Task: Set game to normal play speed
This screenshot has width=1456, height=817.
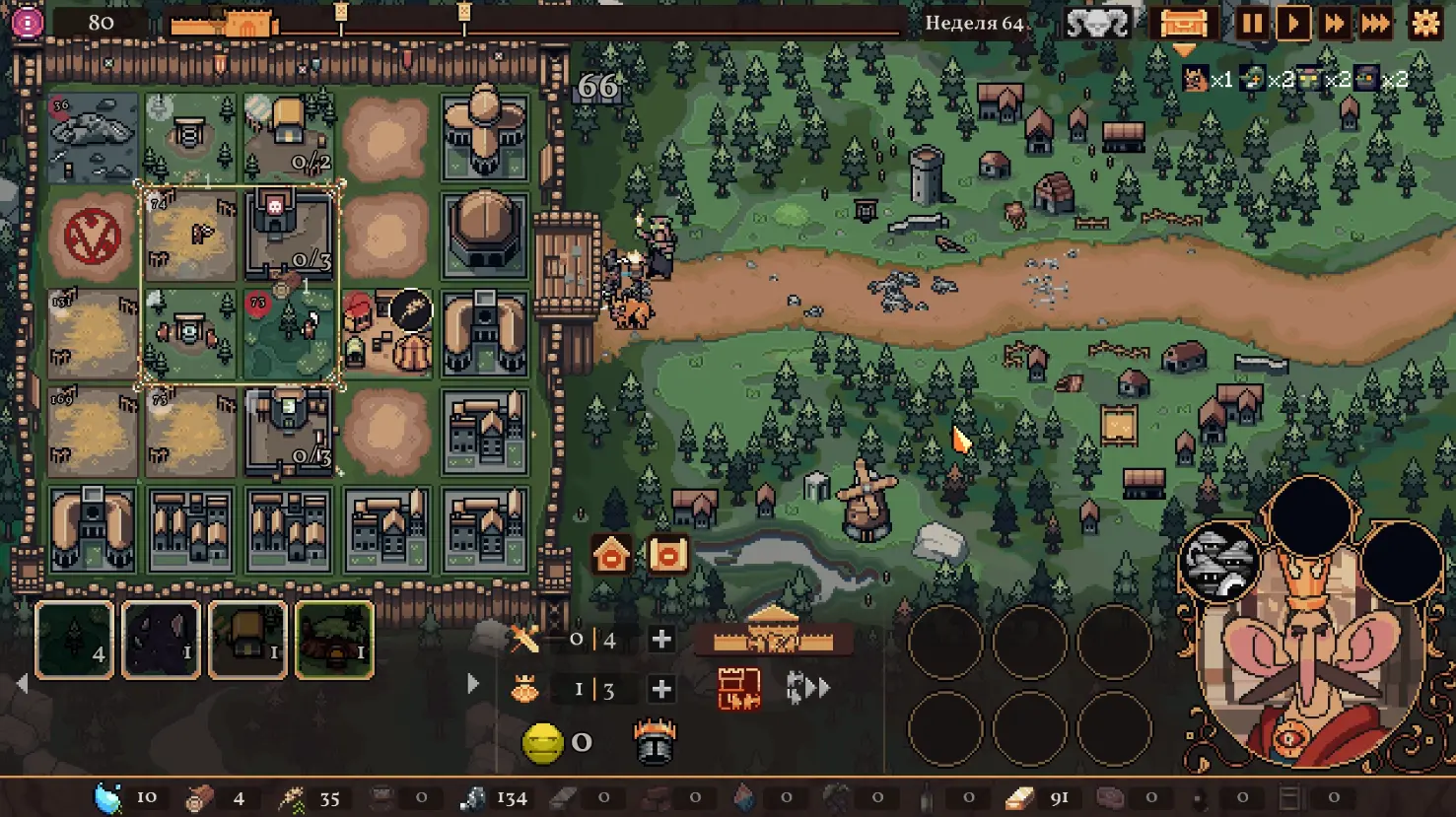Action: tap(1293, 23)
